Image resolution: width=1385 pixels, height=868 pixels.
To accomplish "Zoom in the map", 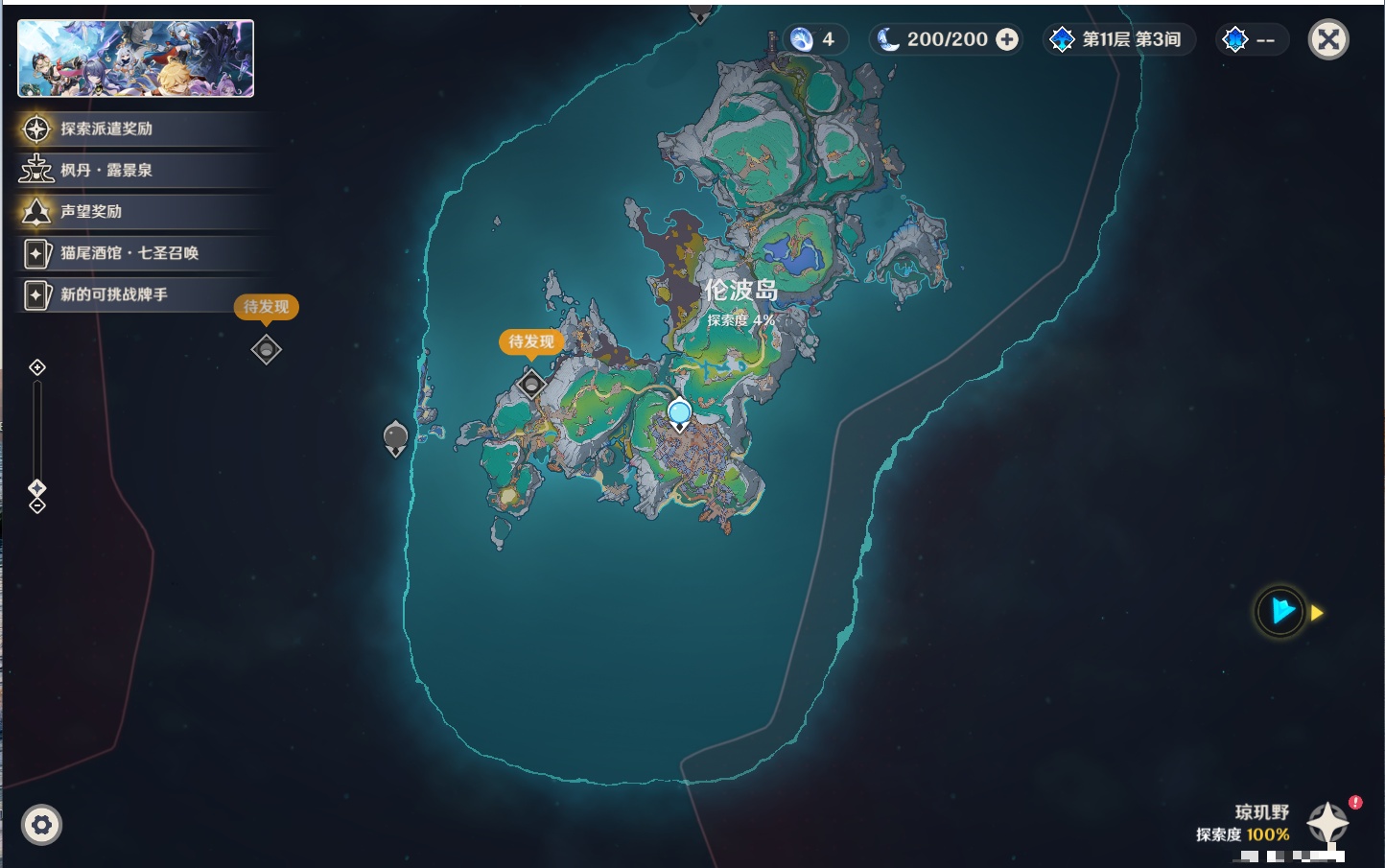I will click(x=37, y=367).
